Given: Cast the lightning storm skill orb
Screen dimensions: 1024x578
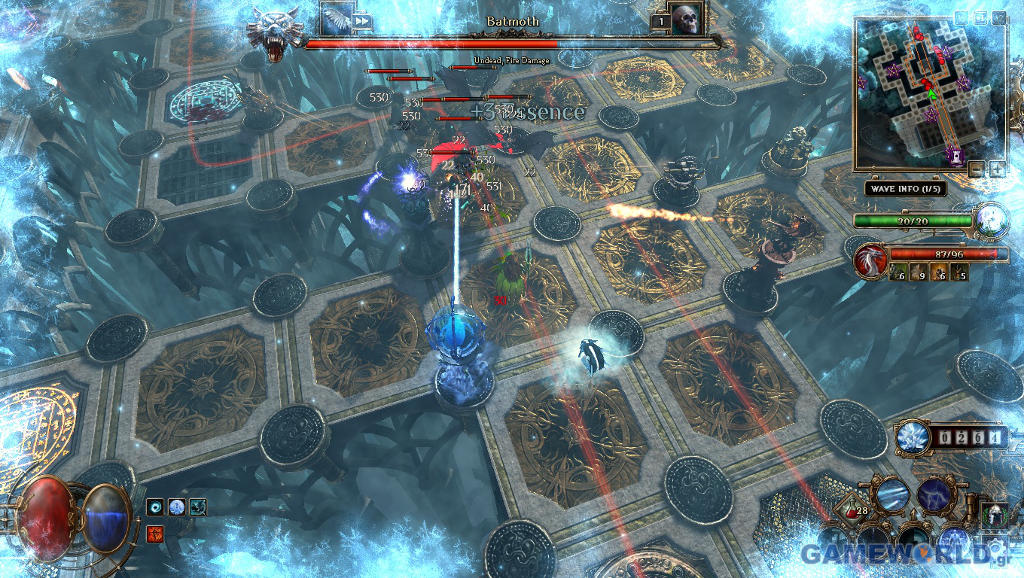Looking at the screenshot, I should tap(934, 494).
